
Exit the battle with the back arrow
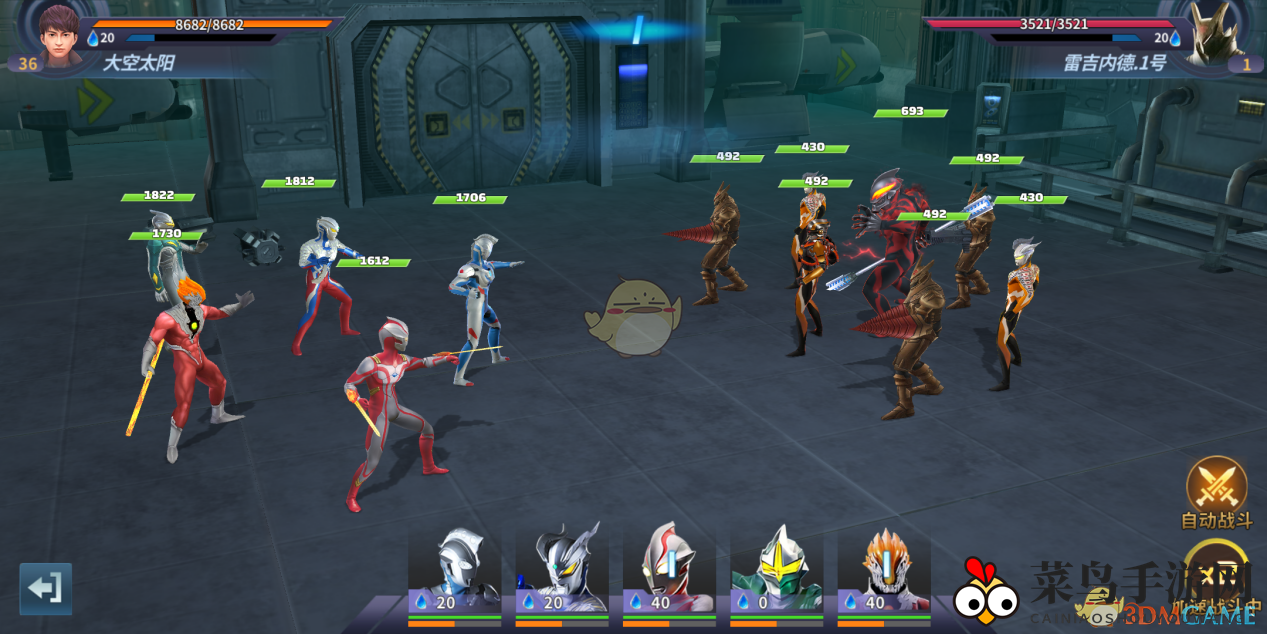click(x=46, y=588)
